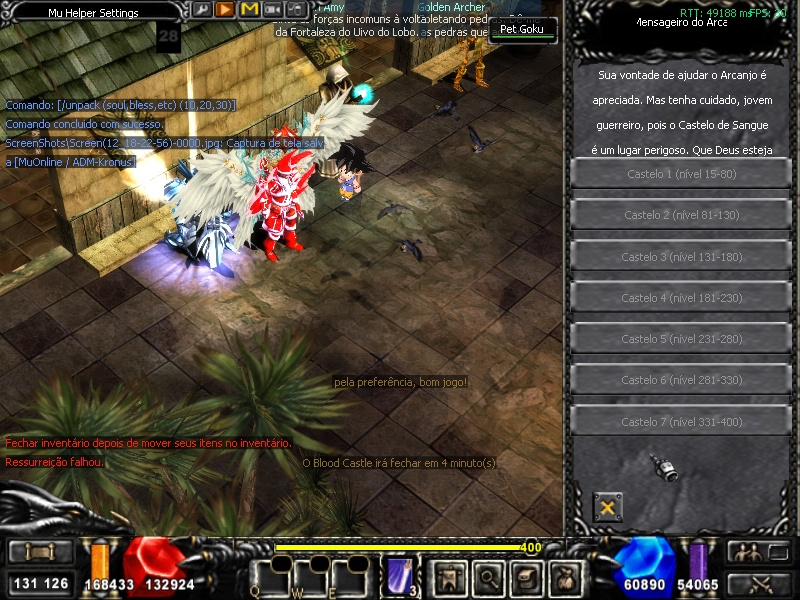Start Mu Helper with orange play button
The width and height of the screenshot is (800, 600).
pos(225,10)
